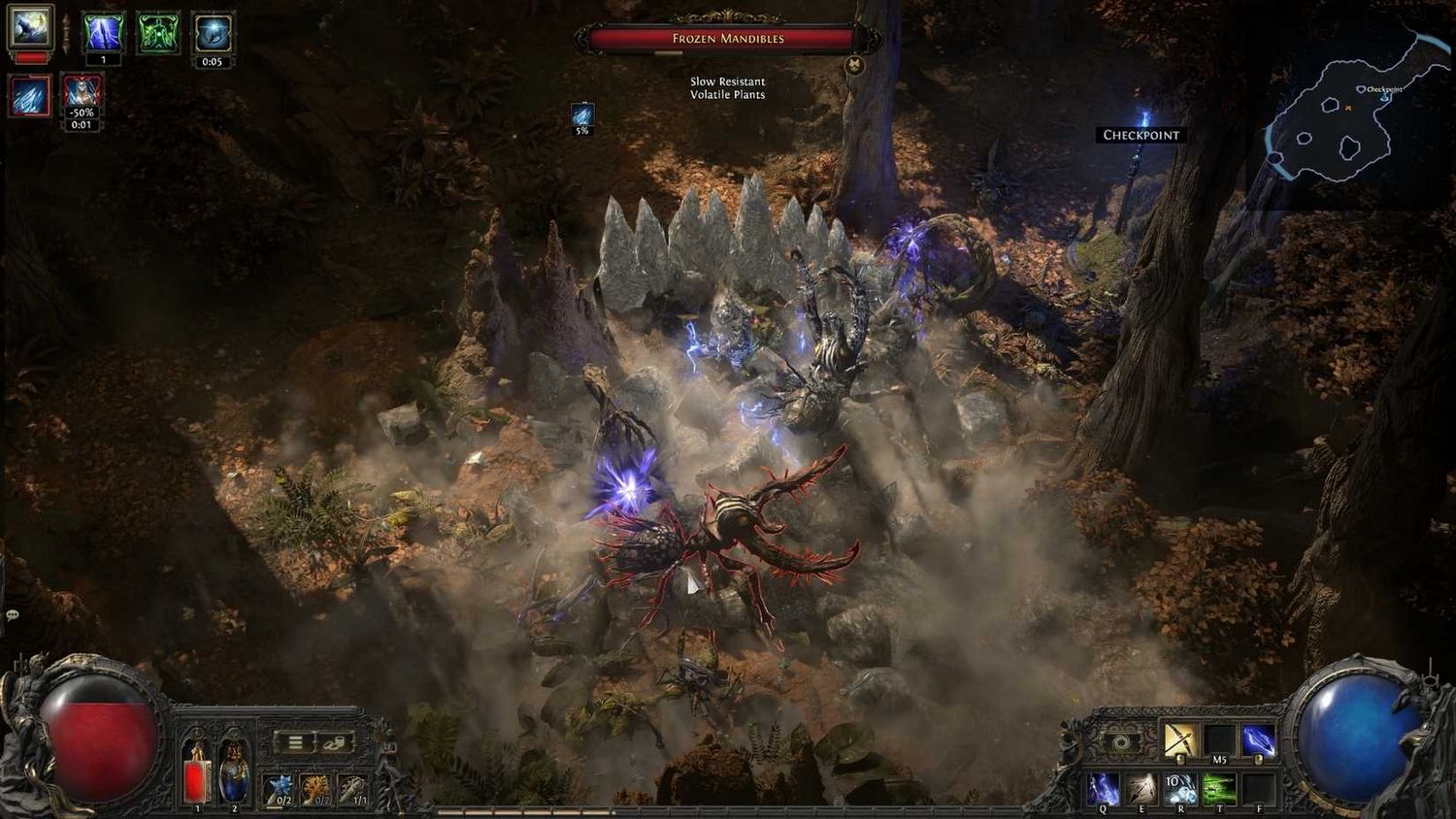Image resolution: width=1456 pixels, height=819 pixels.
Task: Open the three-line menu button
Action: click(x=295, y=742)
